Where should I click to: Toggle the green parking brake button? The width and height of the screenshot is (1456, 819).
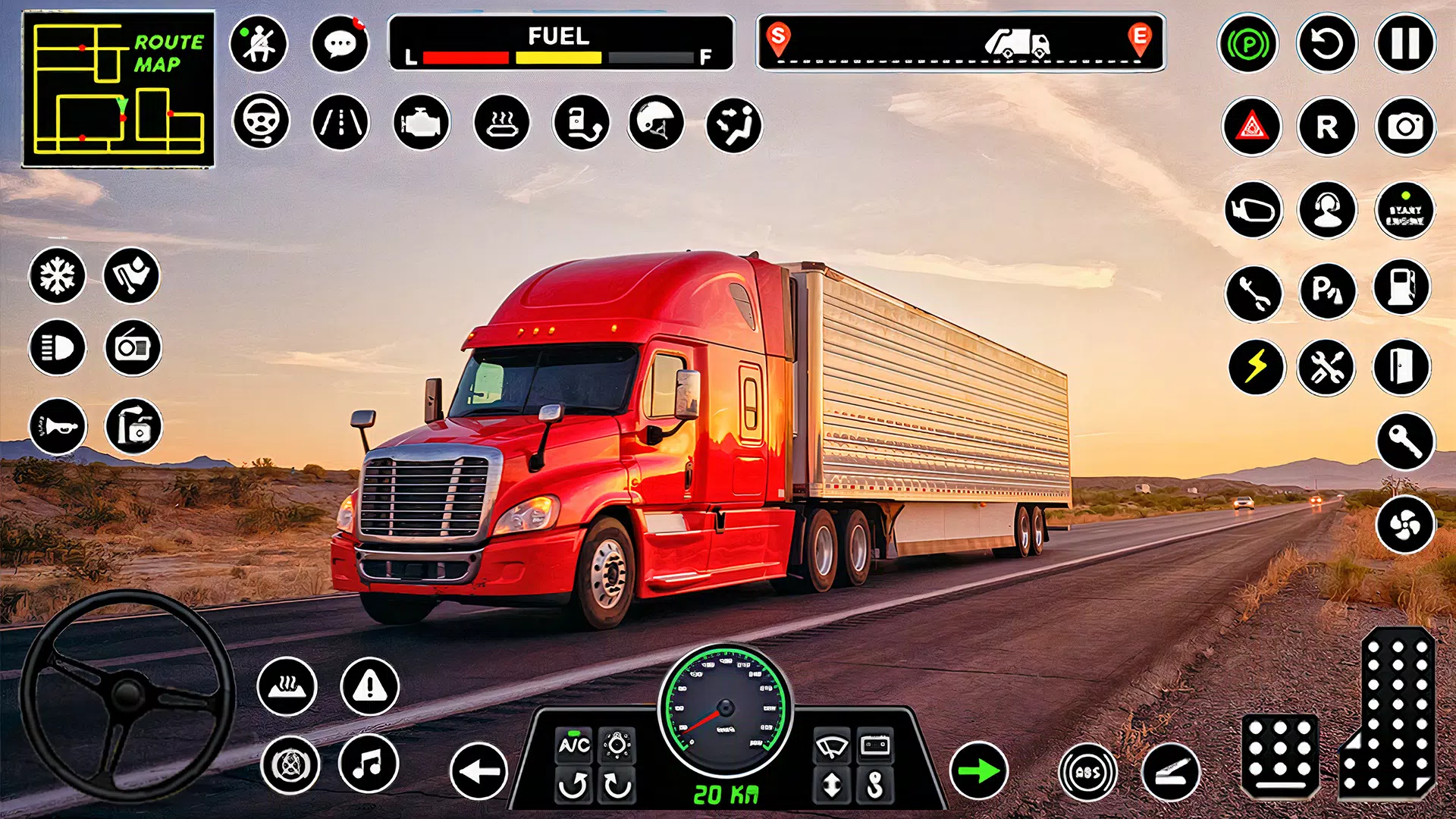(x=1248, y=44)
